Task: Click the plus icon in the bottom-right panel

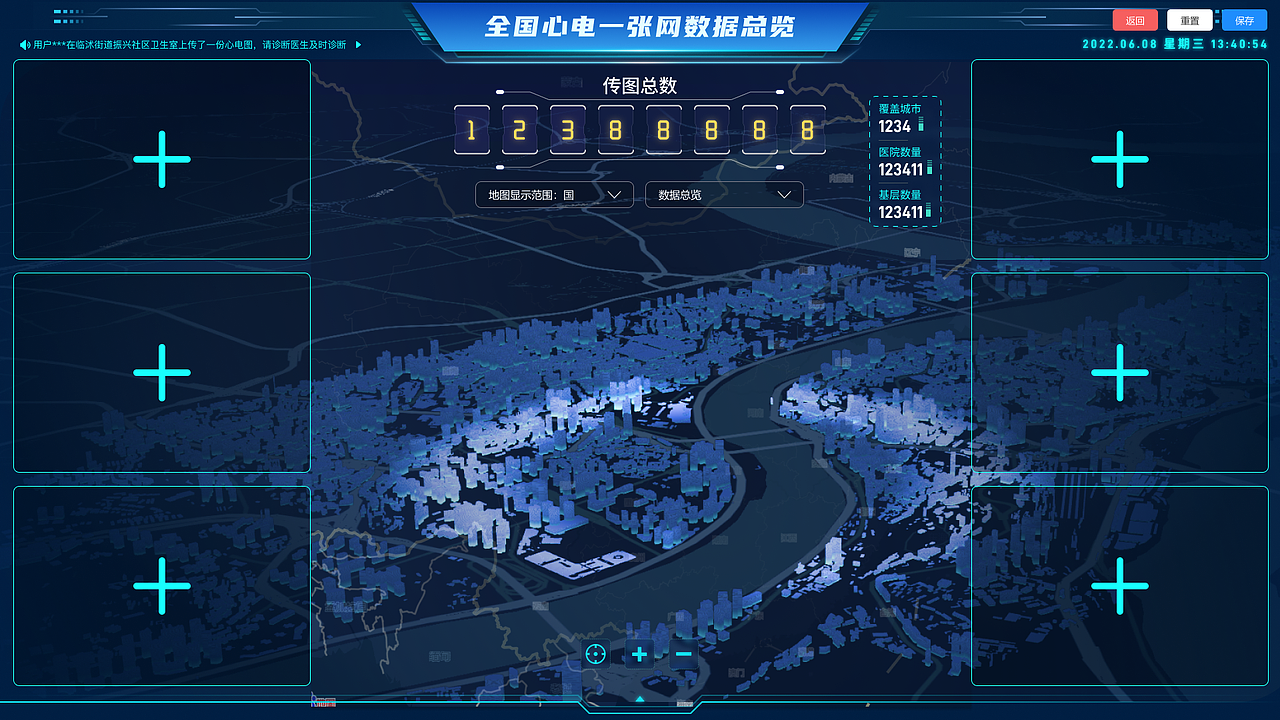Action: point(1119,586)
